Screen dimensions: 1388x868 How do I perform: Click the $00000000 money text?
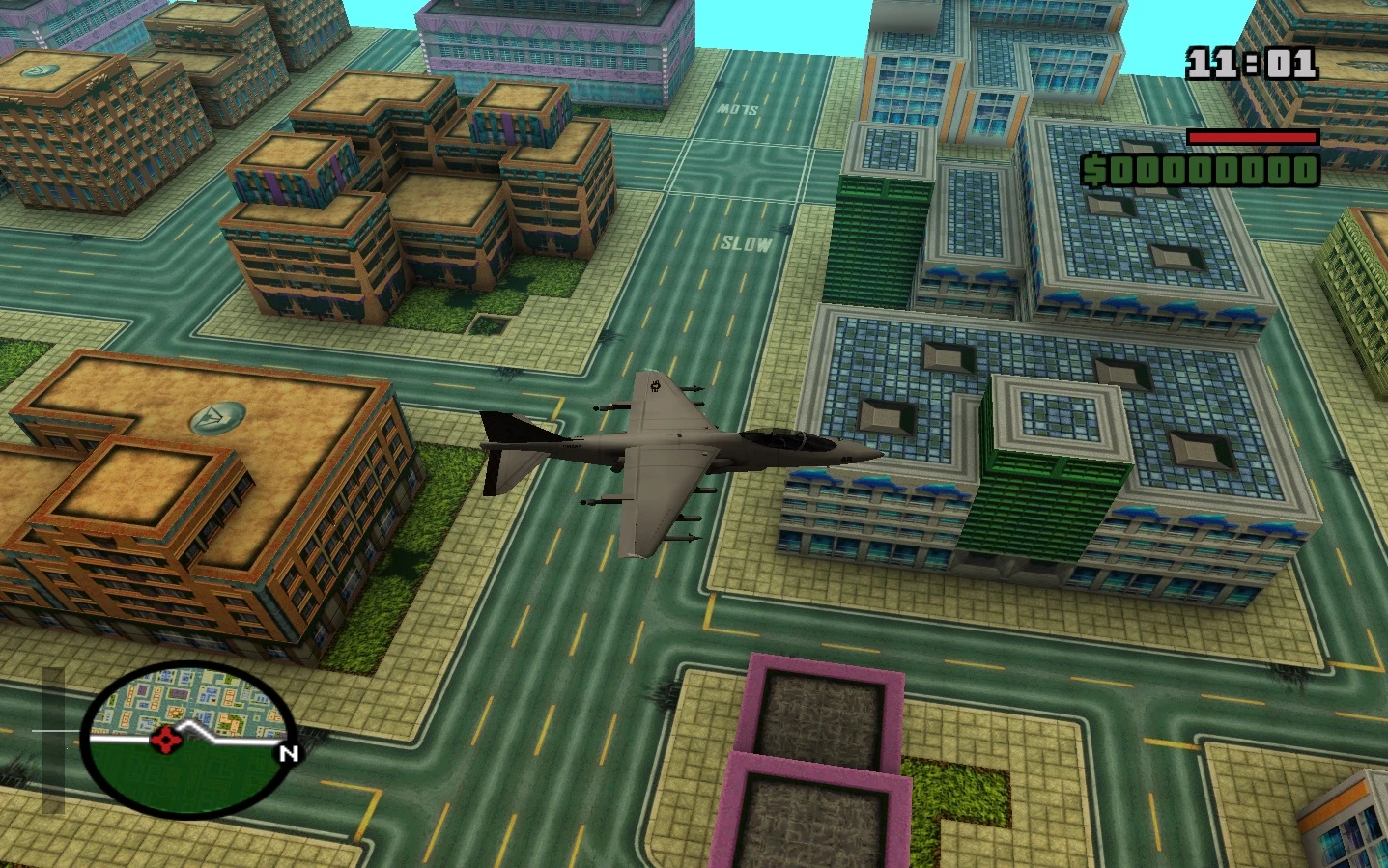pyautogui.click(x=1207, y=172)
